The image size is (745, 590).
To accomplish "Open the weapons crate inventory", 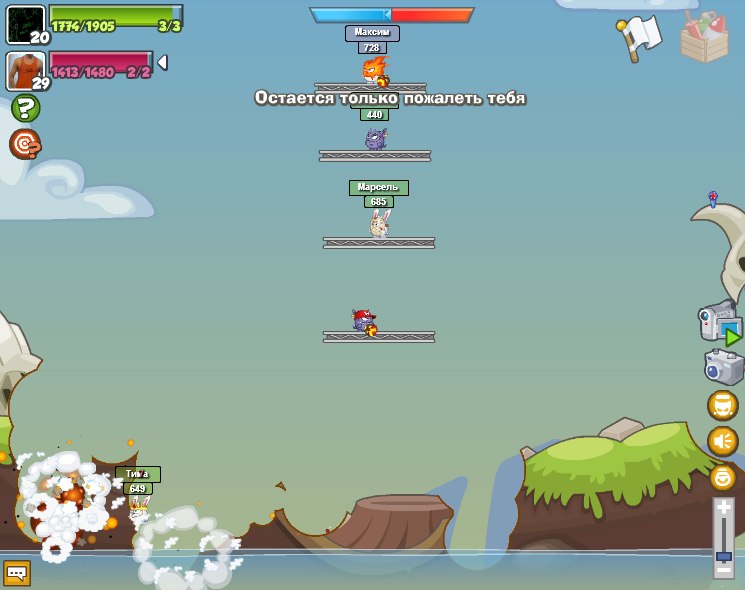I will click(704, 37).
